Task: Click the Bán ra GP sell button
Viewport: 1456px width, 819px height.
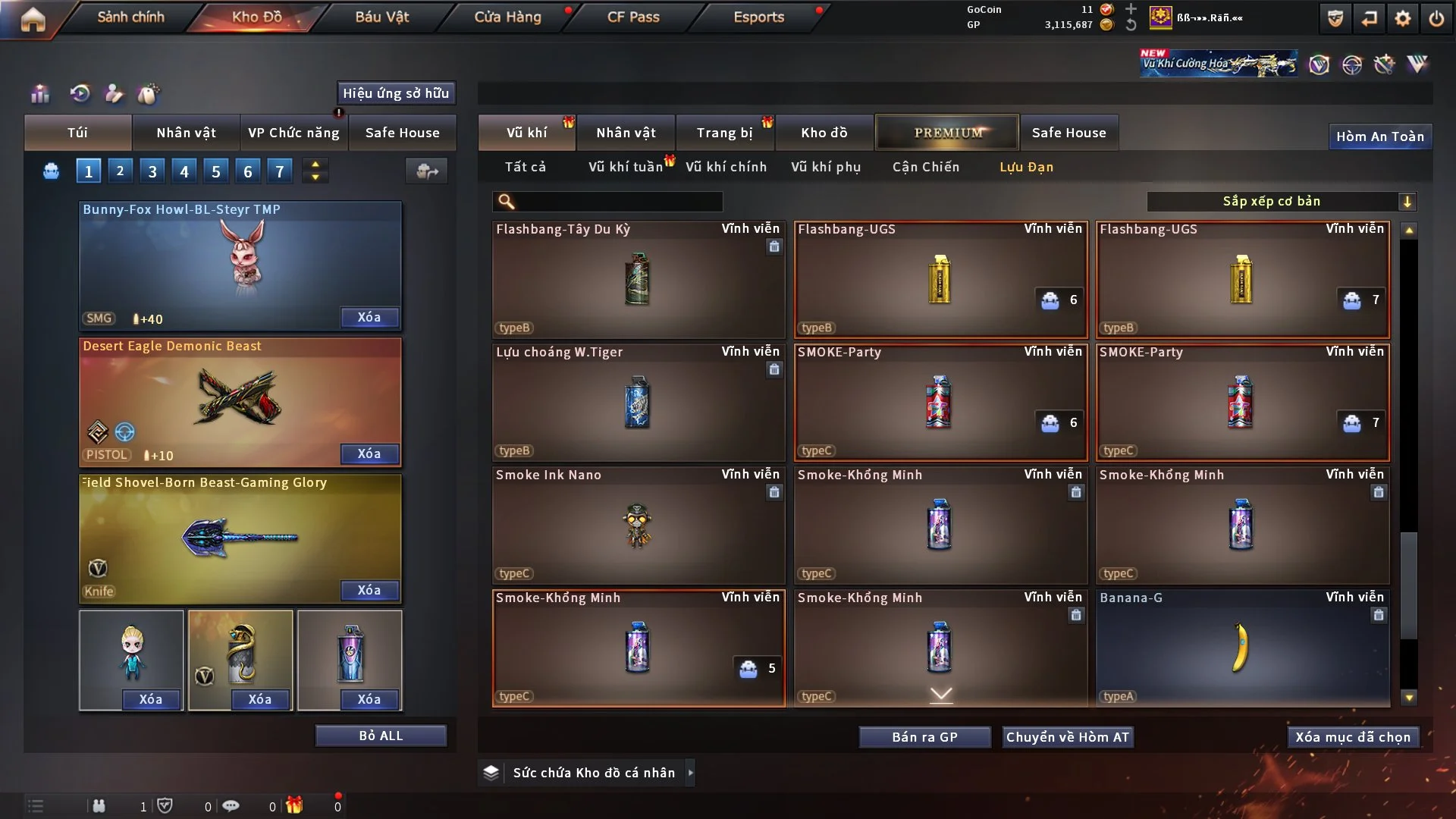Action: [x=924, y=737]
